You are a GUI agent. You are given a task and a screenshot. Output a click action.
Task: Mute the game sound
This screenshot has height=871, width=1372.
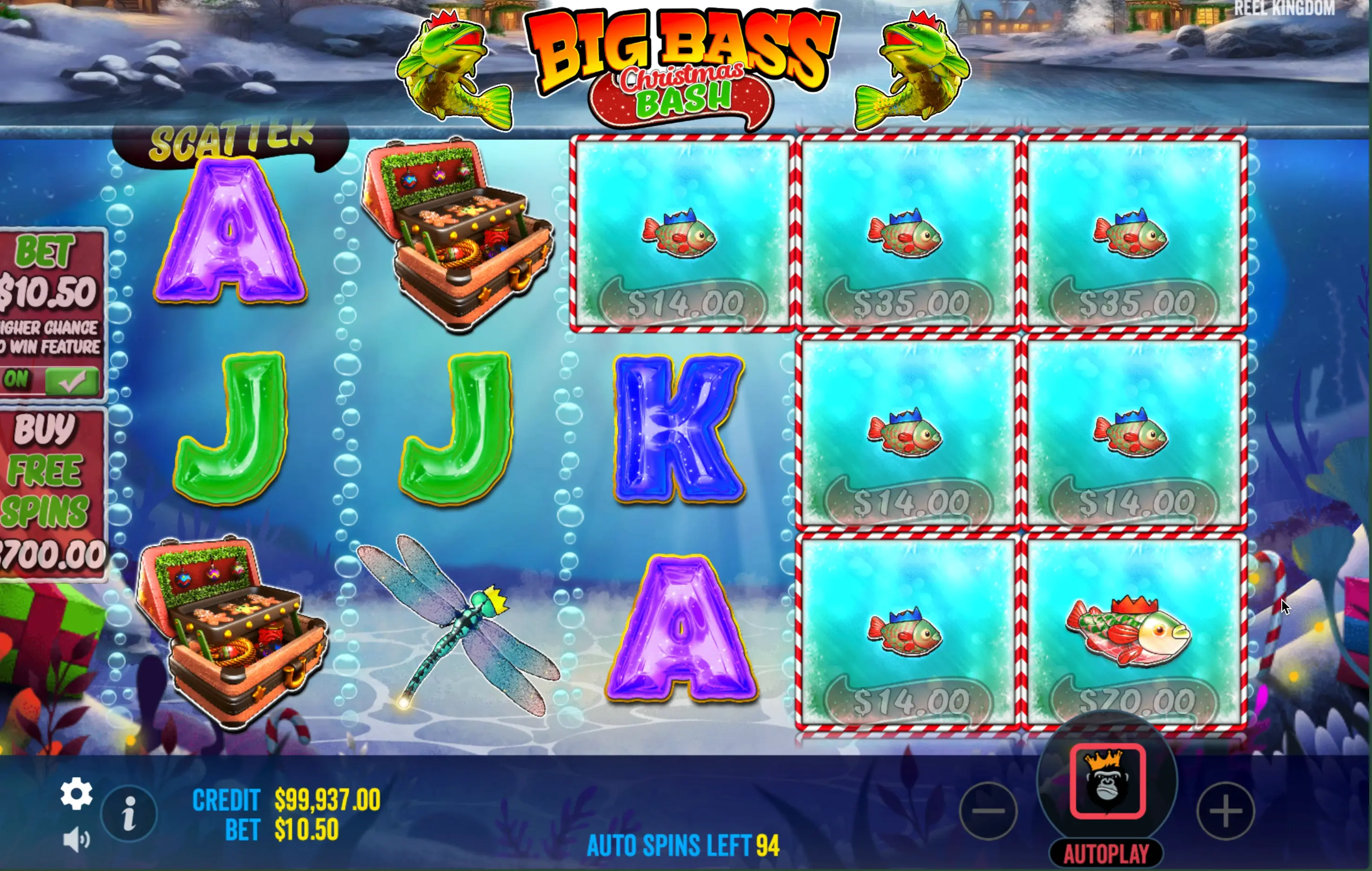(76, 840)
